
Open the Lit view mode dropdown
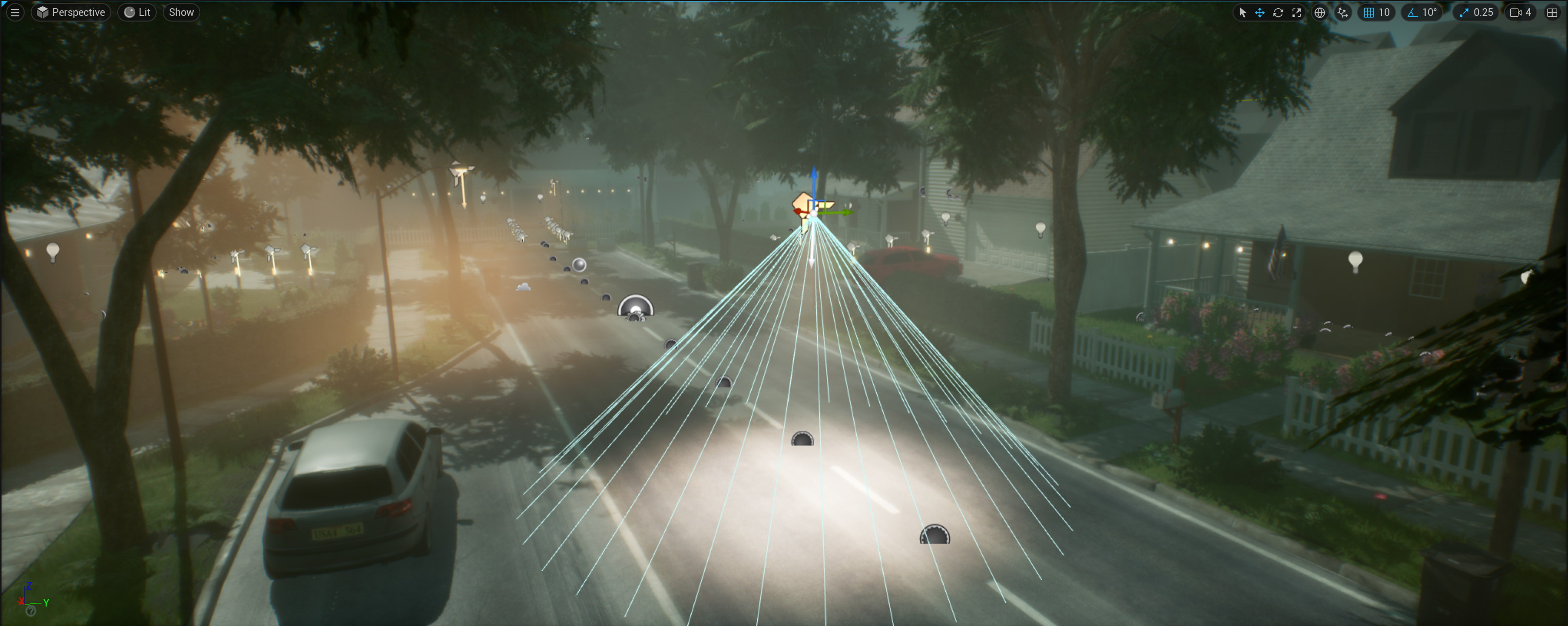pyautogui.click(x=137, y=12)
